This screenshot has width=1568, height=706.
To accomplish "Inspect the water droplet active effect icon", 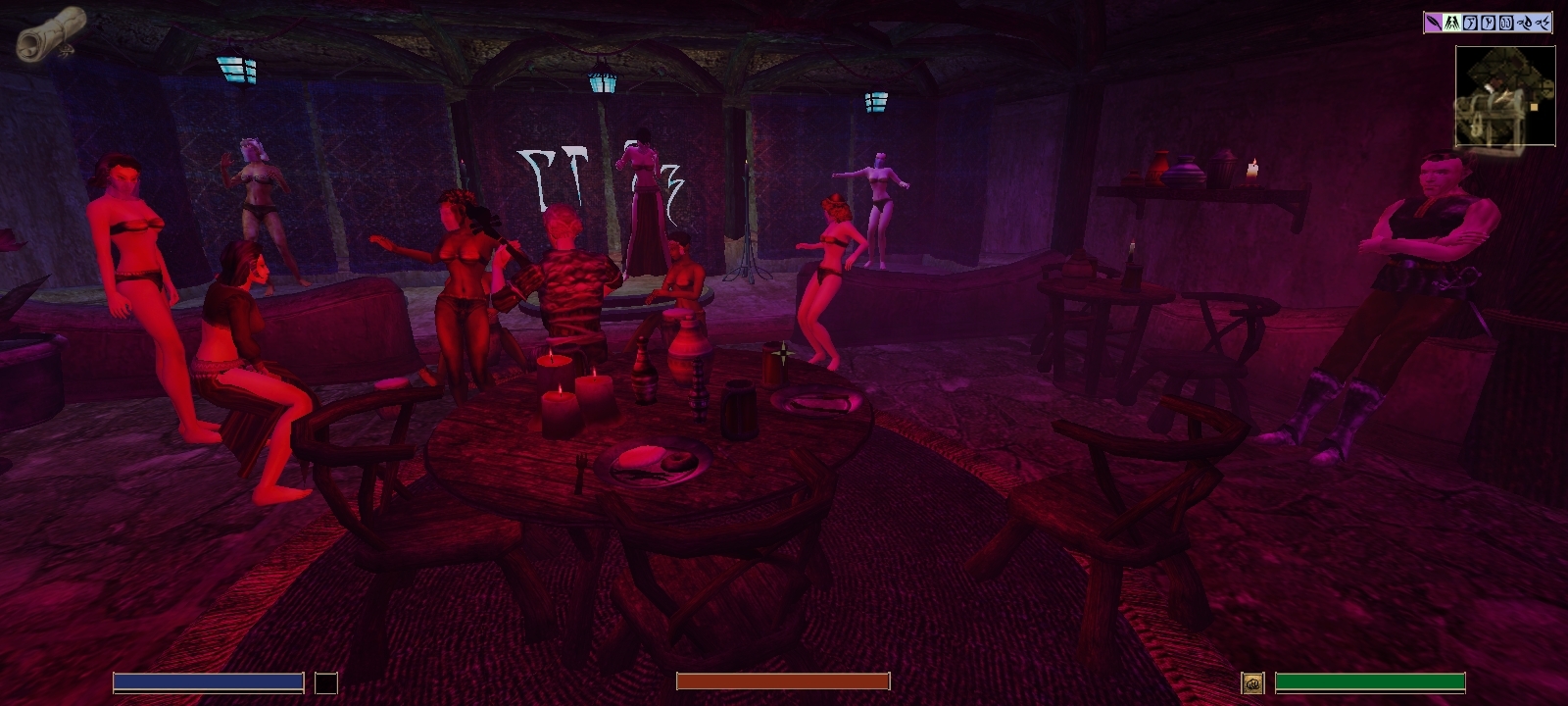I will [x=1526, y=23].
